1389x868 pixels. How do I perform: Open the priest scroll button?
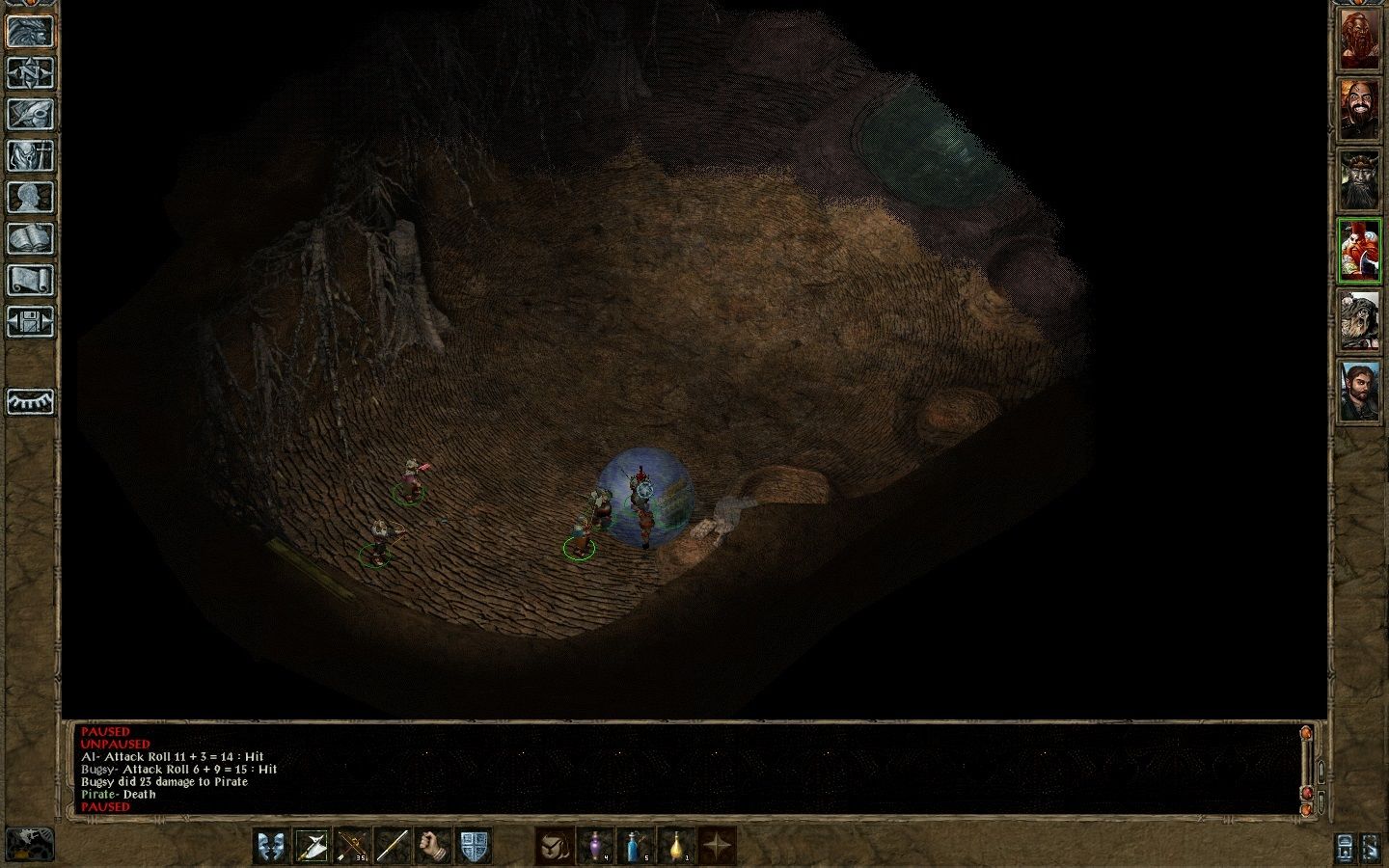point(30,280)
